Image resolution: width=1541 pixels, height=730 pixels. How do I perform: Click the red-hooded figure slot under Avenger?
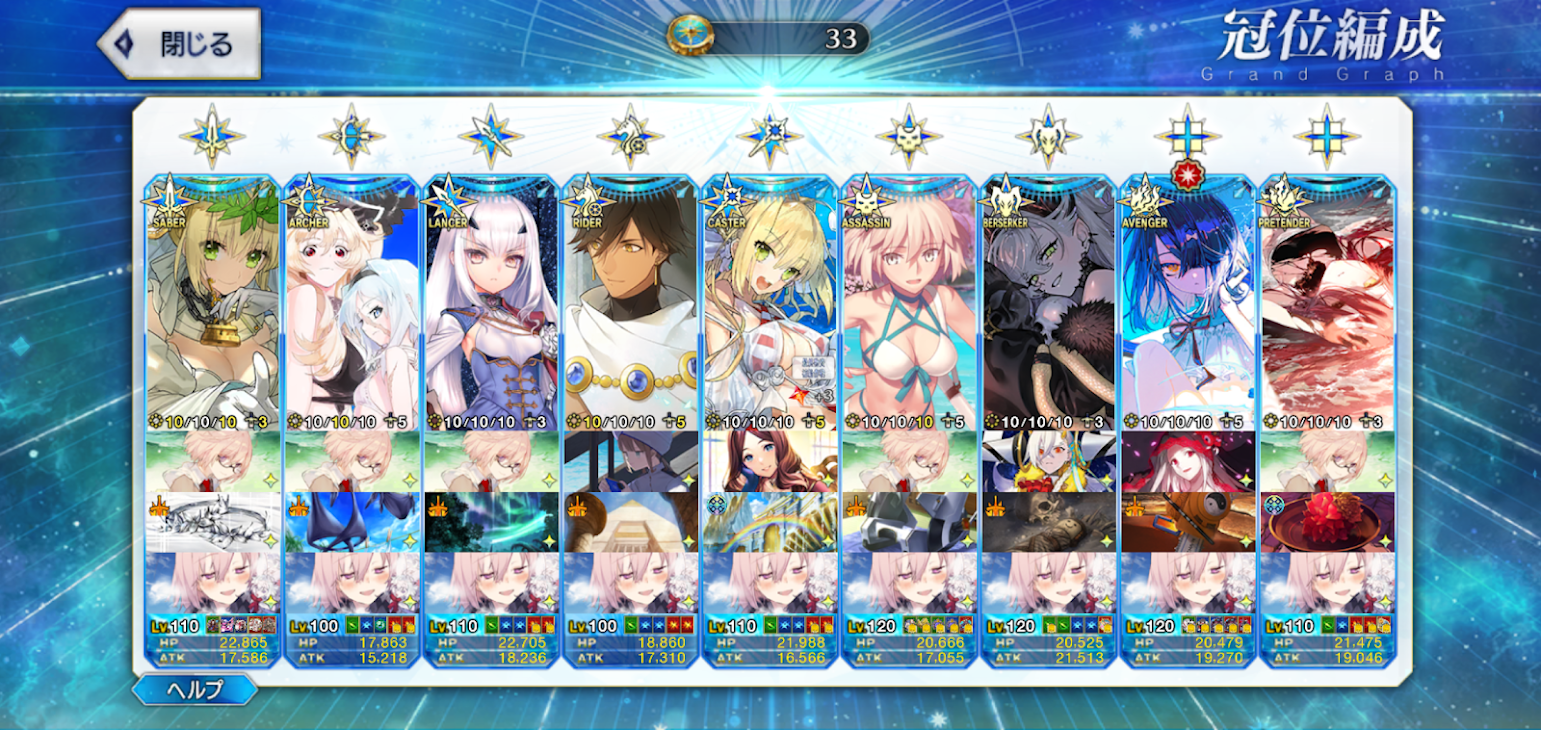[x=1187, y=461]
